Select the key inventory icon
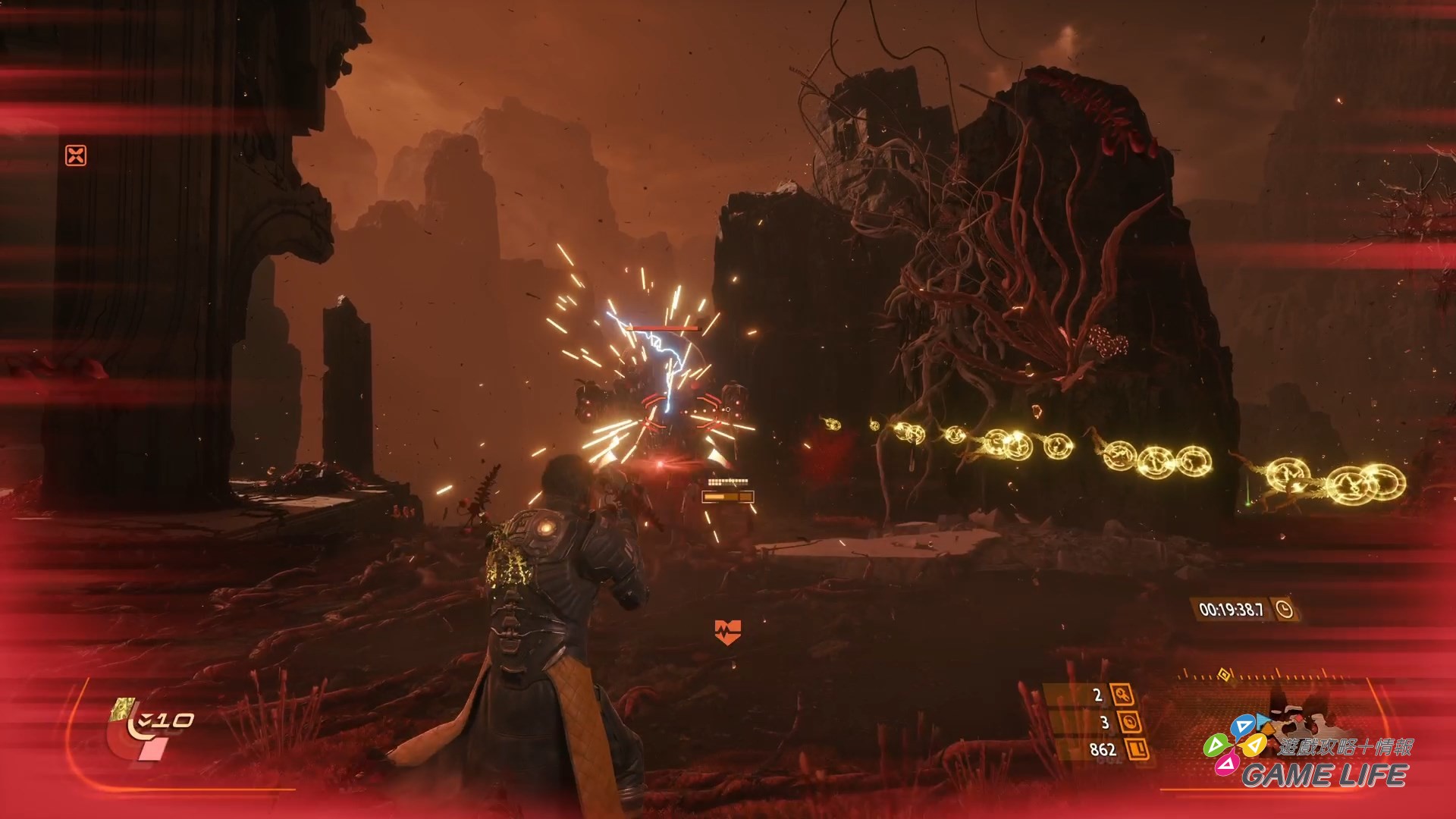The image size is (1456, 819). pos(1121,695)
